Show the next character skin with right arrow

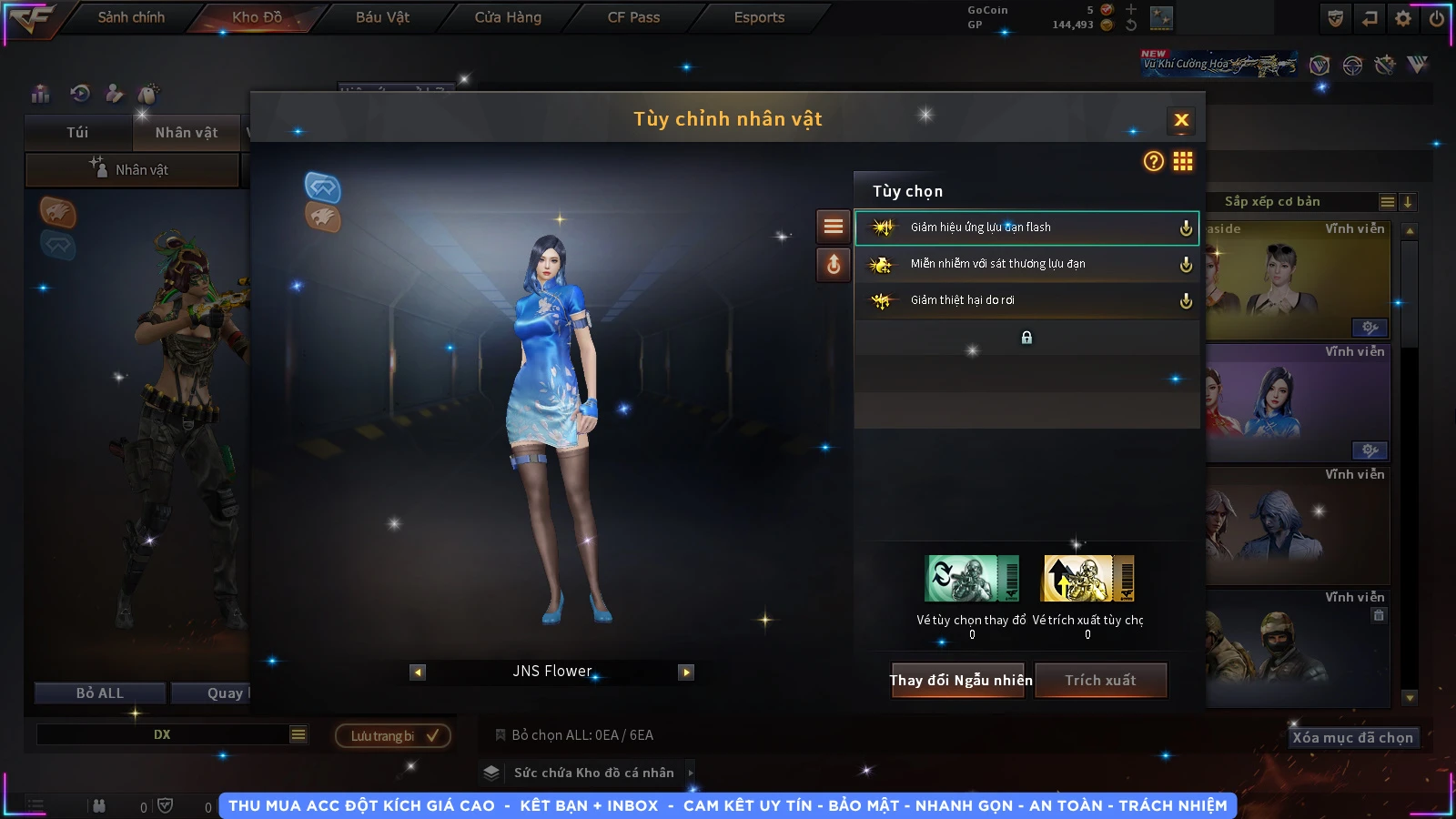coord(686,672)
